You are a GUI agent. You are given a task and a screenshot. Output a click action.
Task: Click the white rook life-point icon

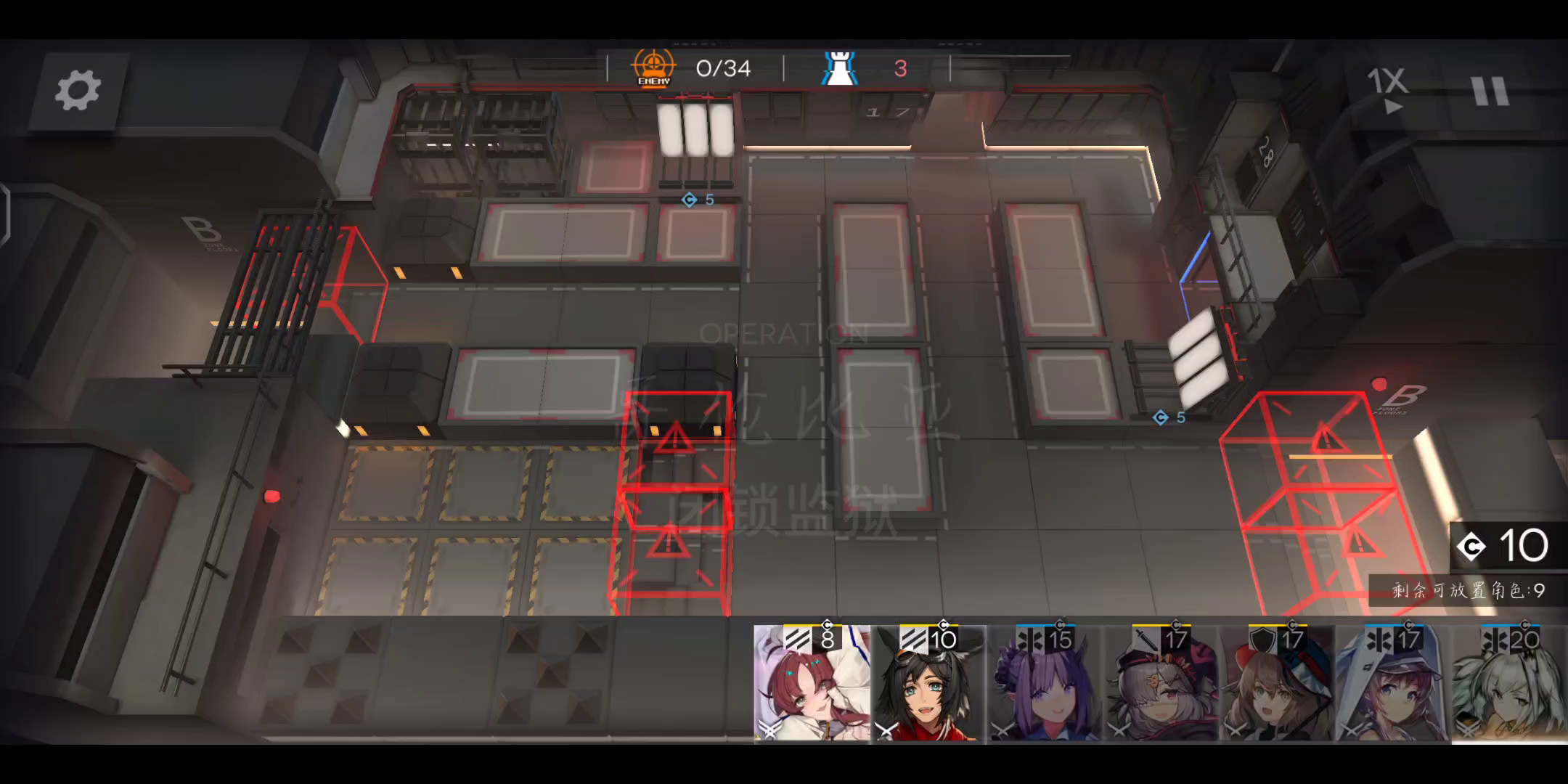839,68
